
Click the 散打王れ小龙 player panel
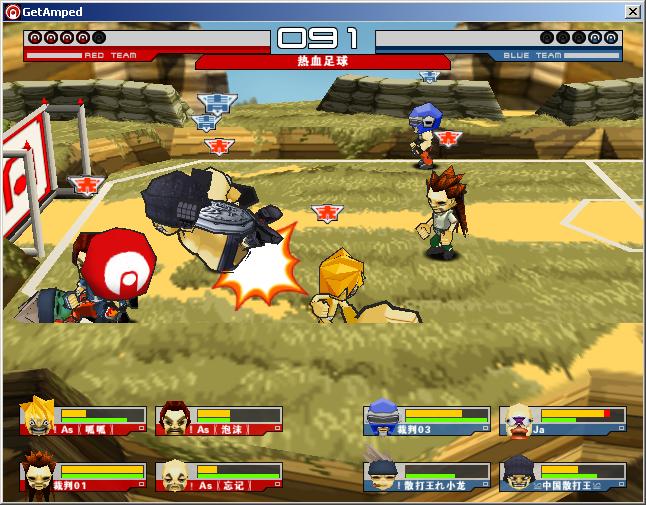[427, 474]
